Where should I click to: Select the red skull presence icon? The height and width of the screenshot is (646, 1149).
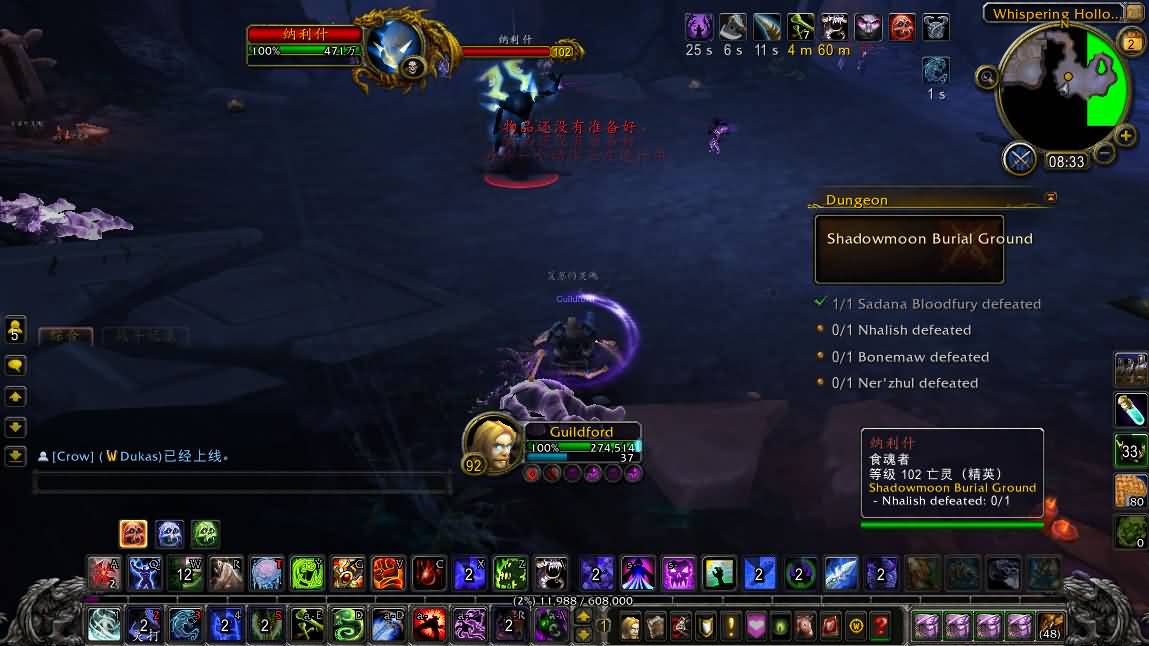[x=133, y=533]
